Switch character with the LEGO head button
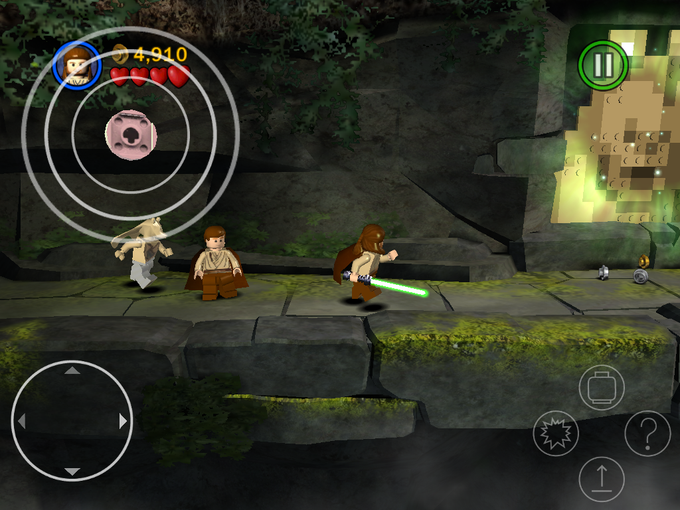The width and height of the screenshot is (680, 510). coord(602,387)
